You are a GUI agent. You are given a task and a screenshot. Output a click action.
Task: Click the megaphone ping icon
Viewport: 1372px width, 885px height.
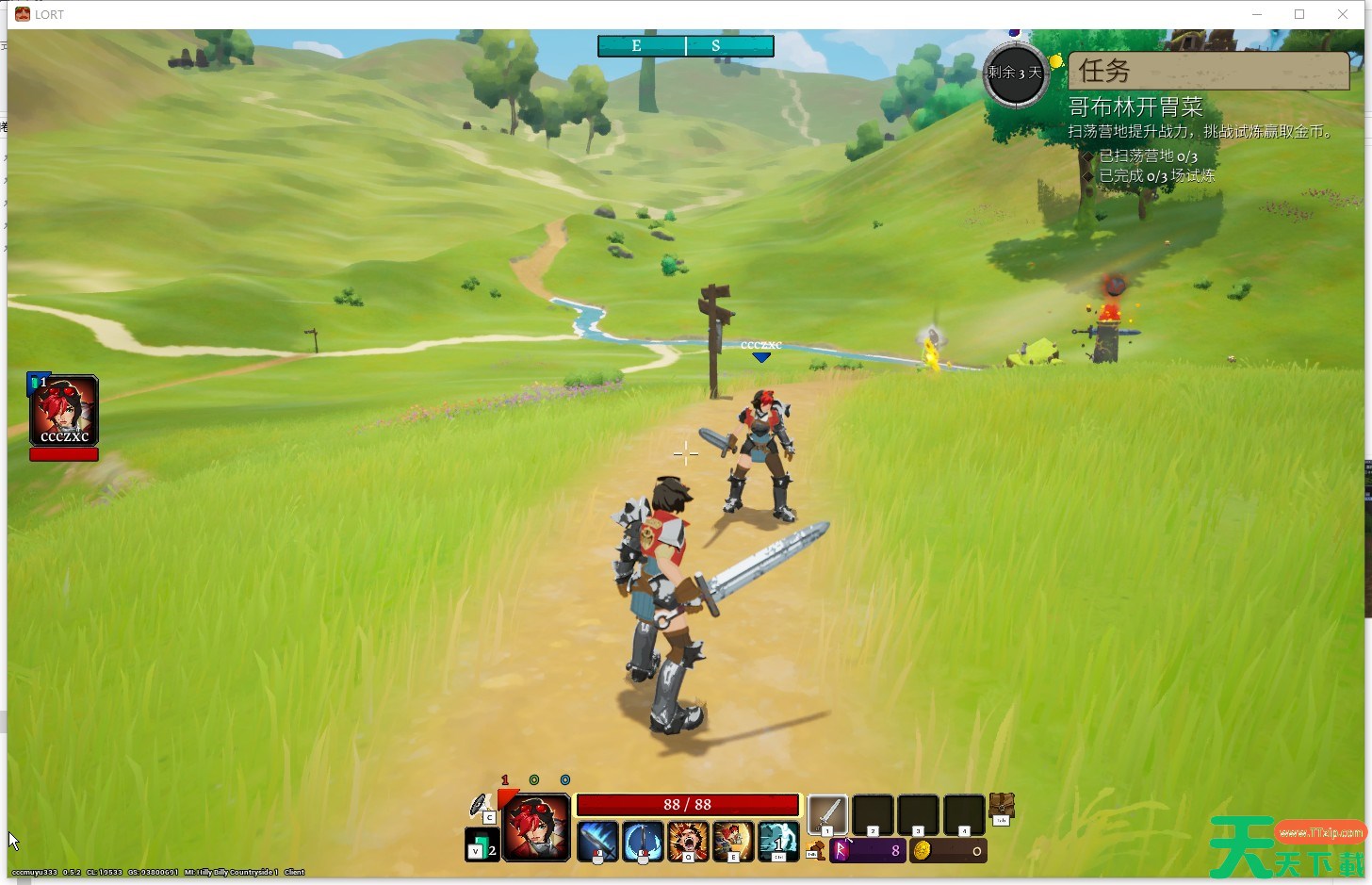(481, 806)
